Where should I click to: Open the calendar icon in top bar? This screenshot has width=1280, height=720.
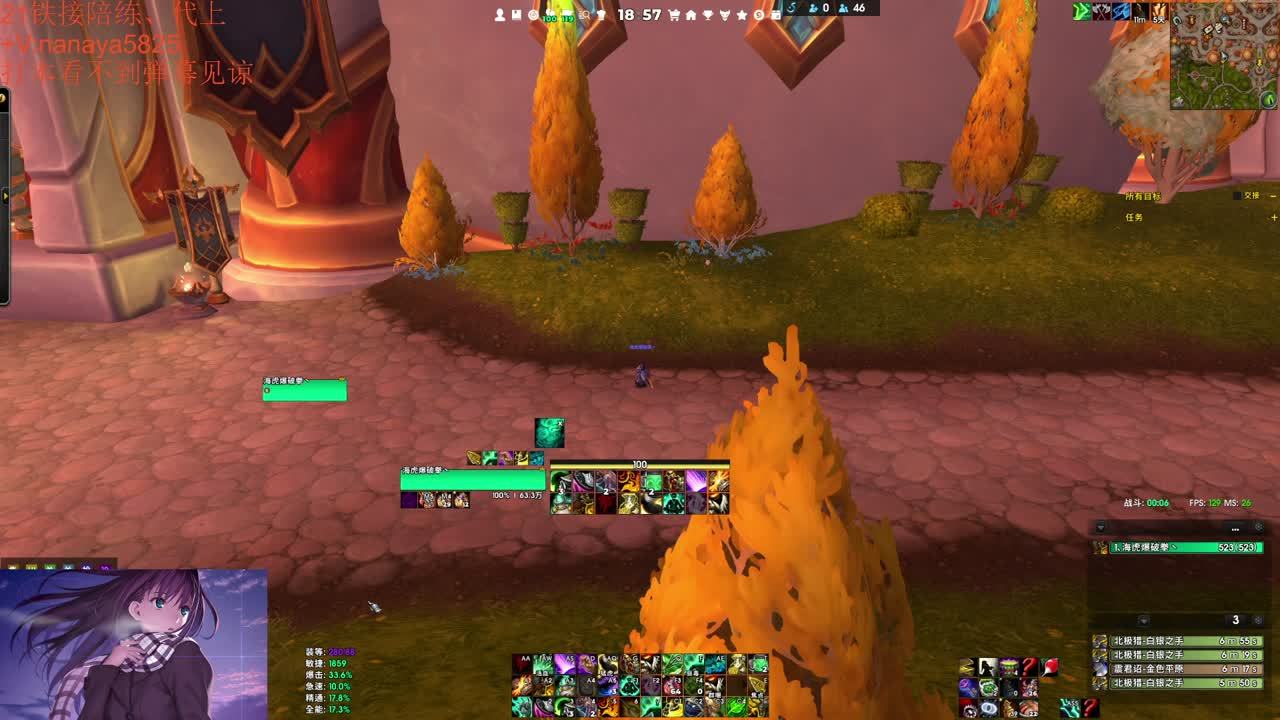click(776, 15)
